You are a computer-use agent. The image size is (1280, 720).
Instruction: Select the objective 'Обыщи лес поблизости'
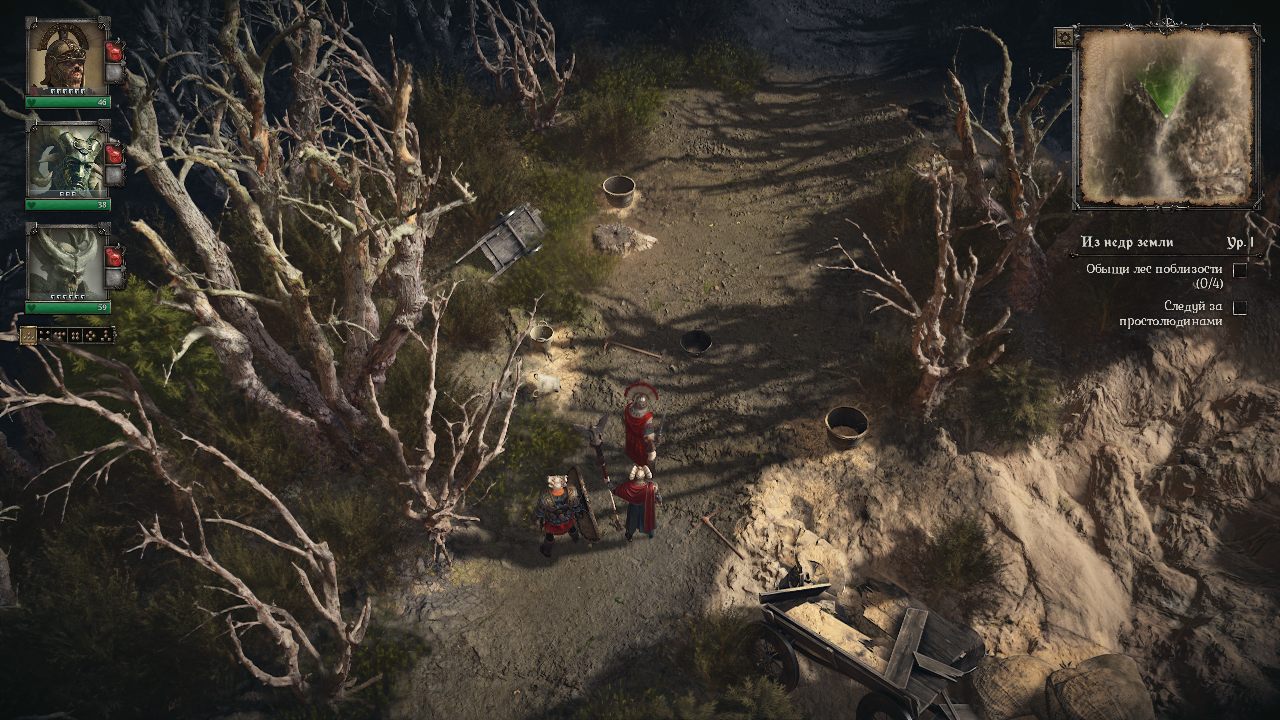tap(1154, 275)
